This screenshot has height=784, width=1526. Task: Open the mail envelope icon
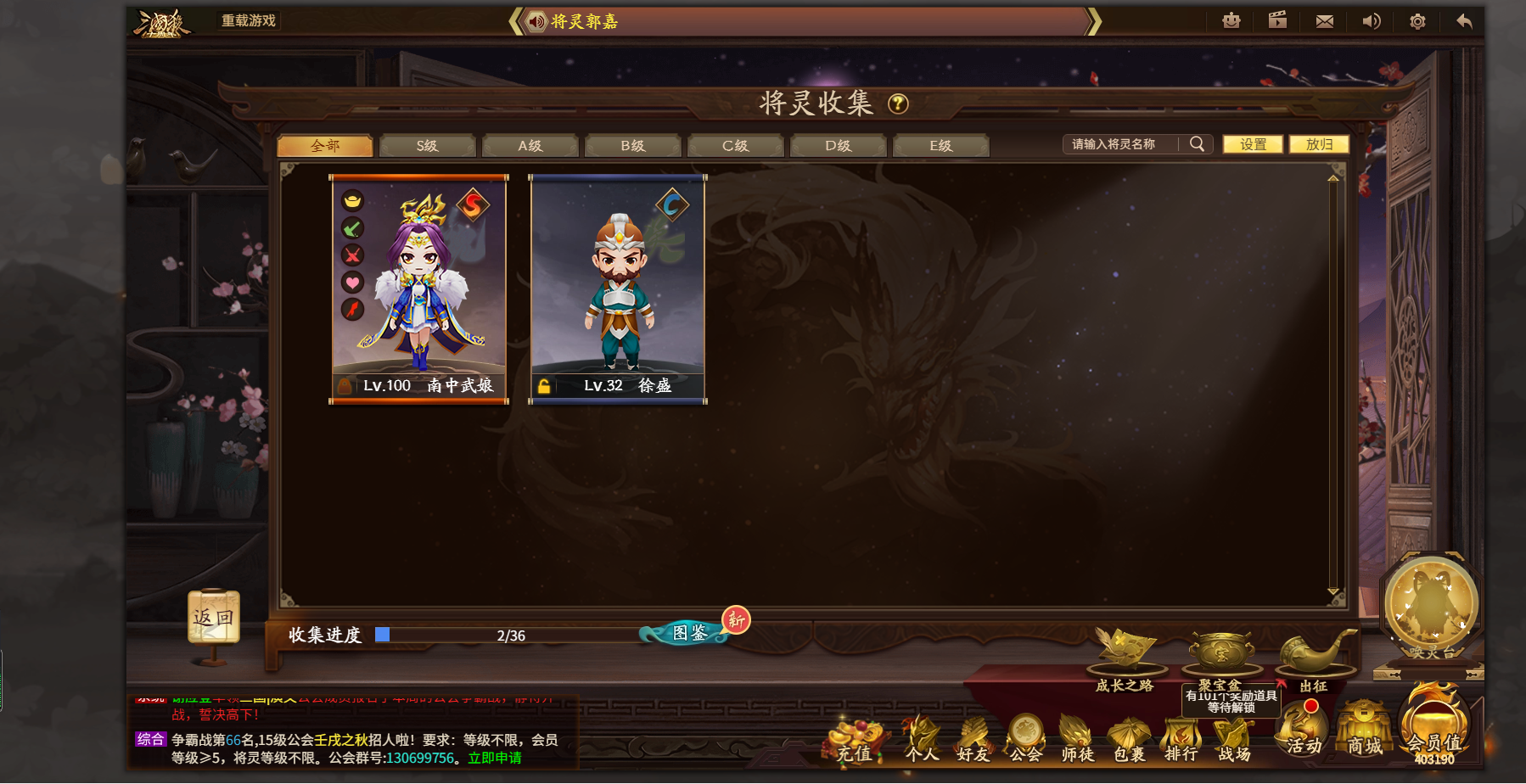click(x=1325, y=20)
